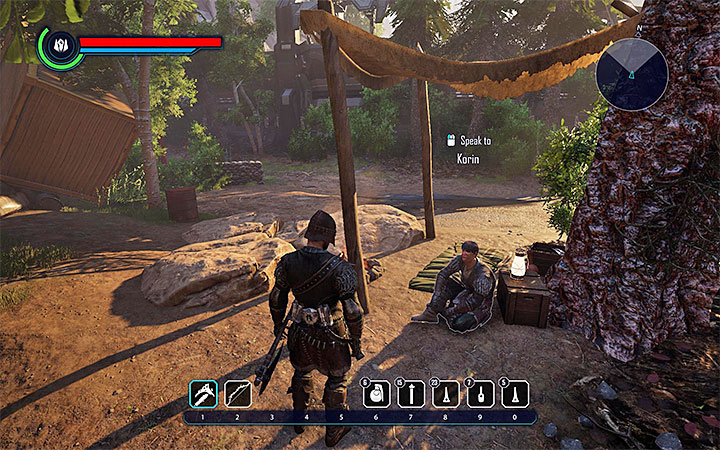Viewport: 720px width, 450px height.
Task: Open the circular minimap
Action: pyautogui.click(x=631, y=74)
